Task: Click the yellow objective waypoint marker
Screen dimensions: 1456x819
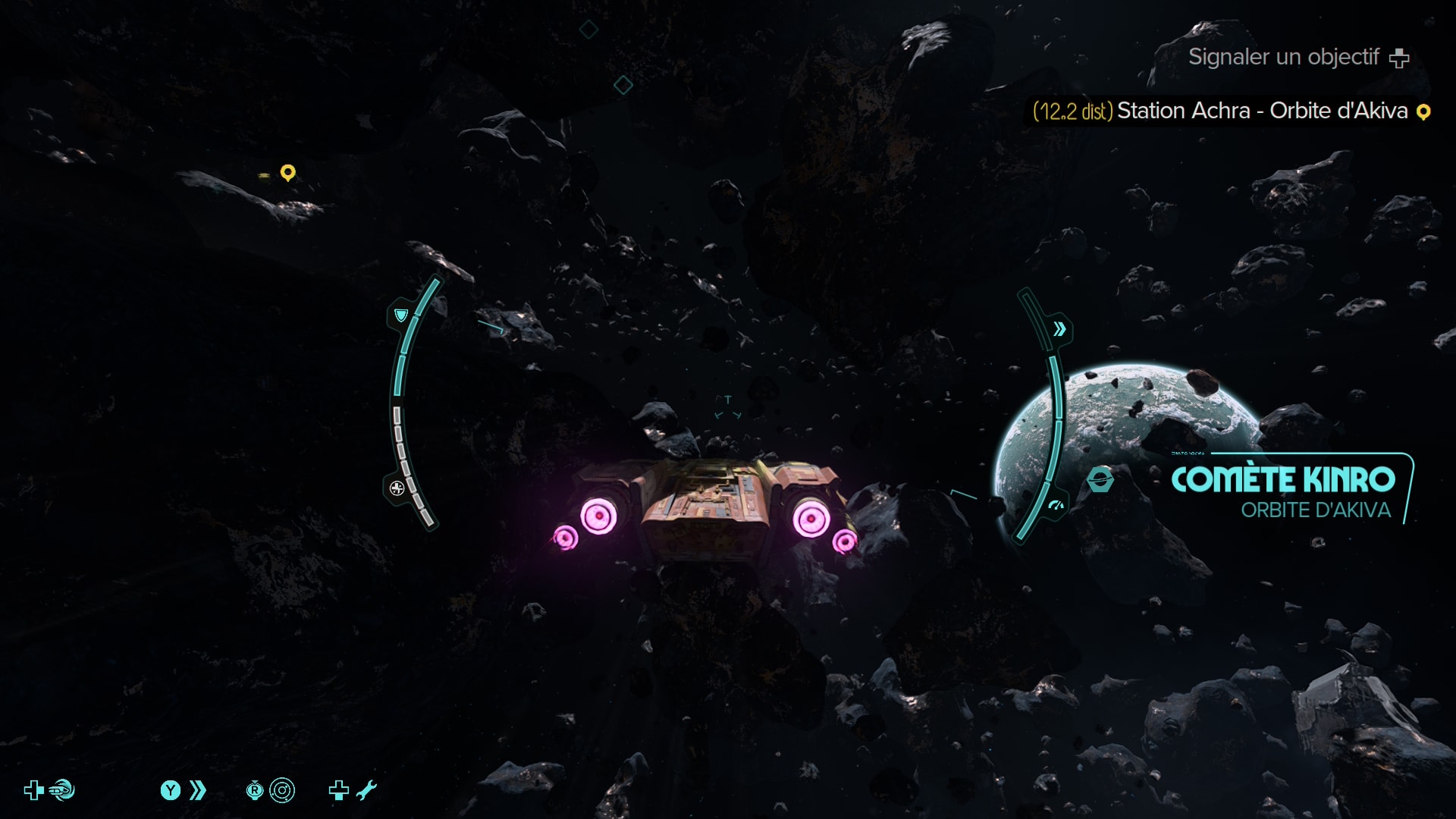Action: pos(287,173)
